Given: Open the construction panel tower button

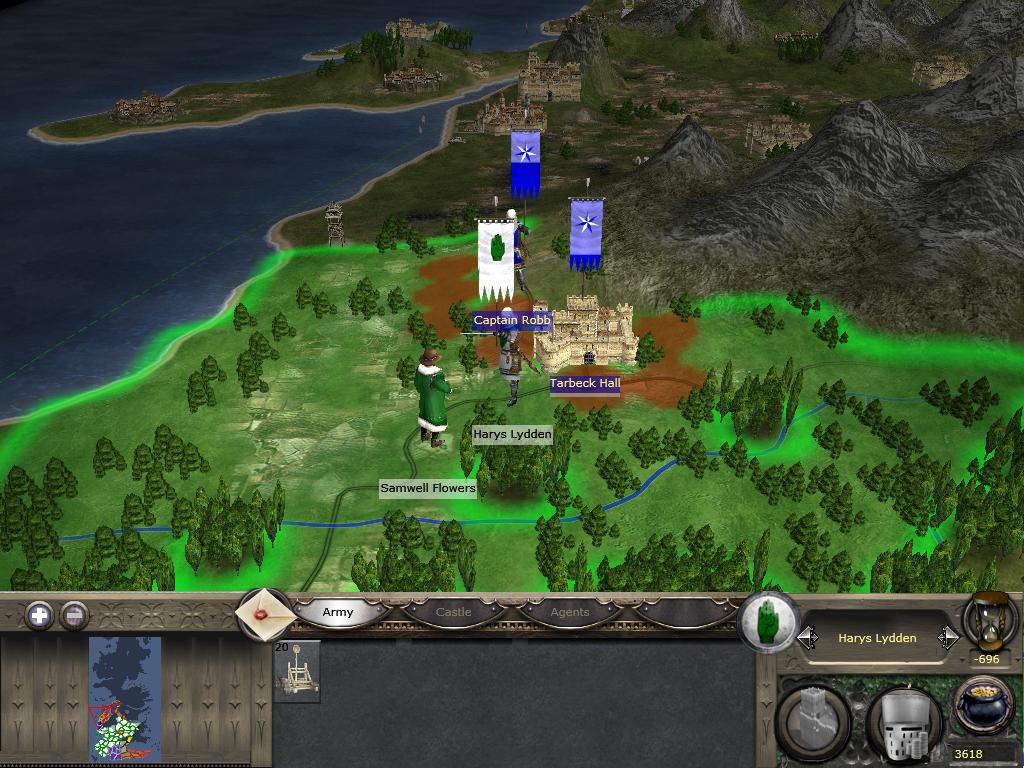Looking at the screenshot, I should tap(814, 720).
